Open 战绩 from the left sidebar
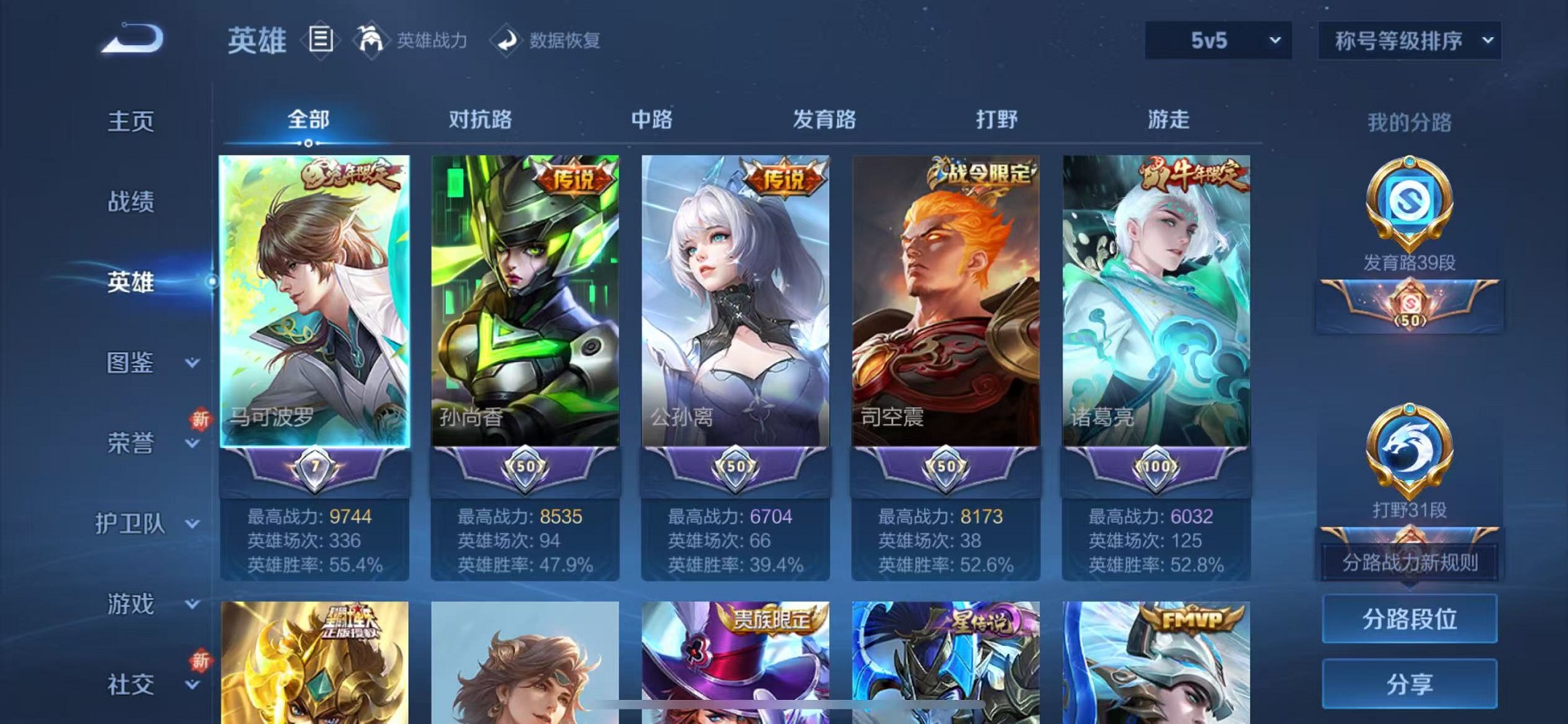 point(130,202)
